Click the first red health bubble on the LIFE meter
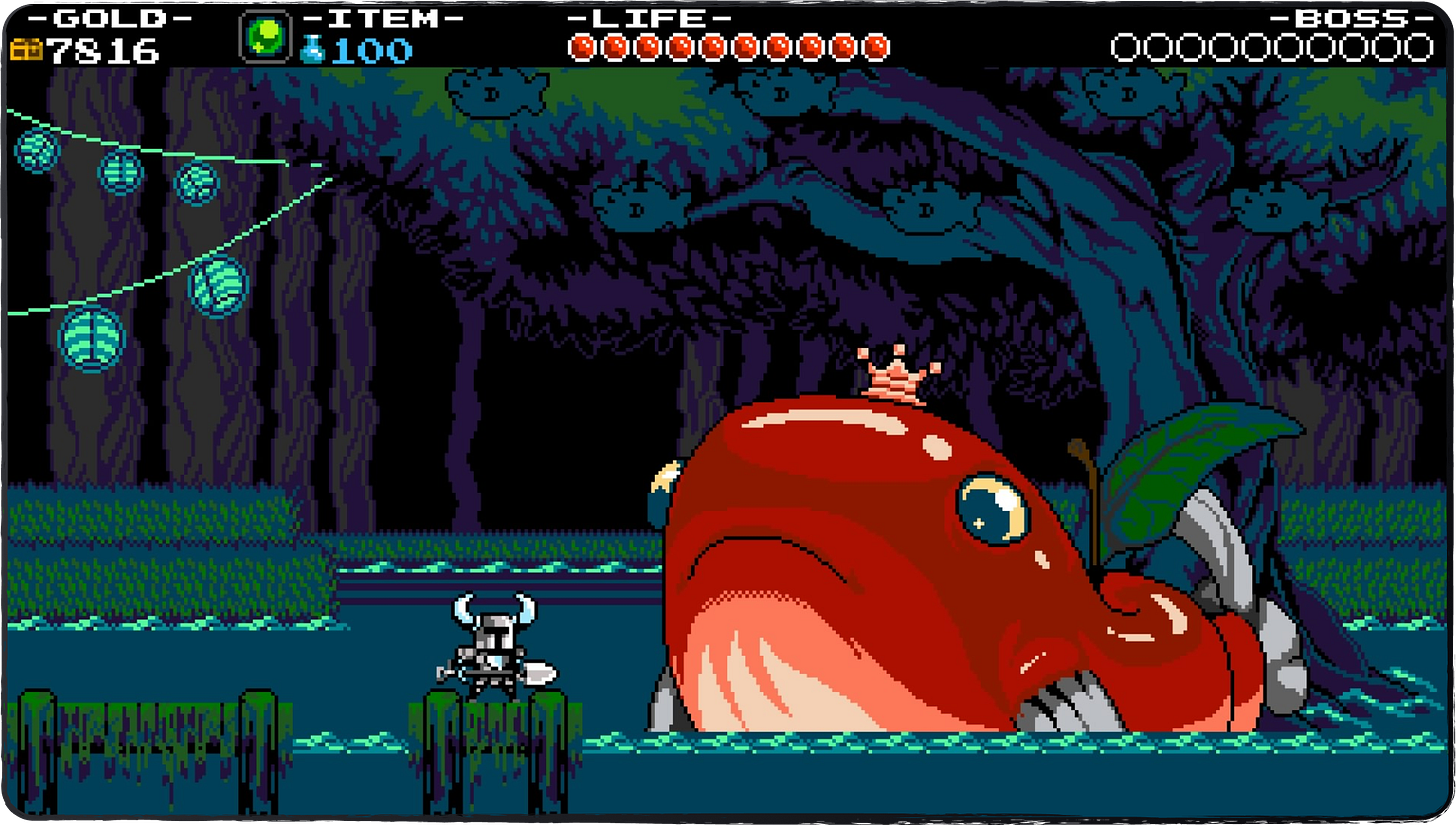Viewport: 1456px width, 825px height. (582, 44)
